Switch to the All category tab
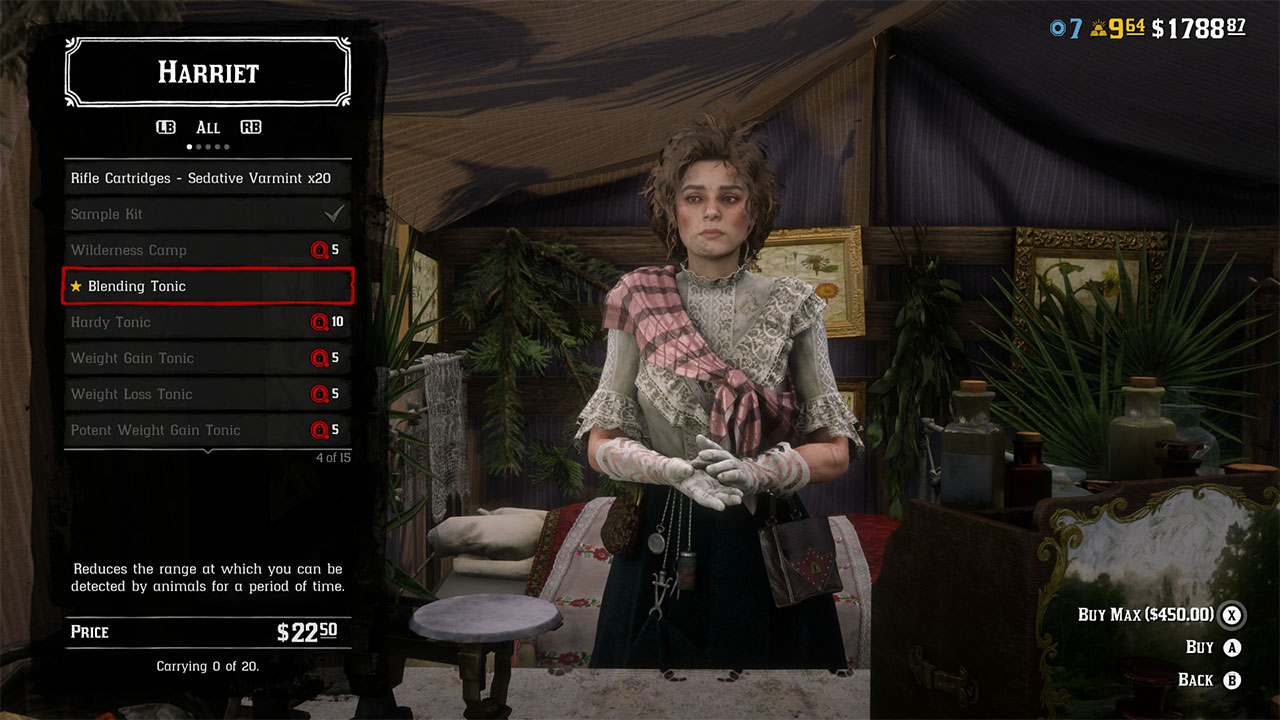 [207, 127]
